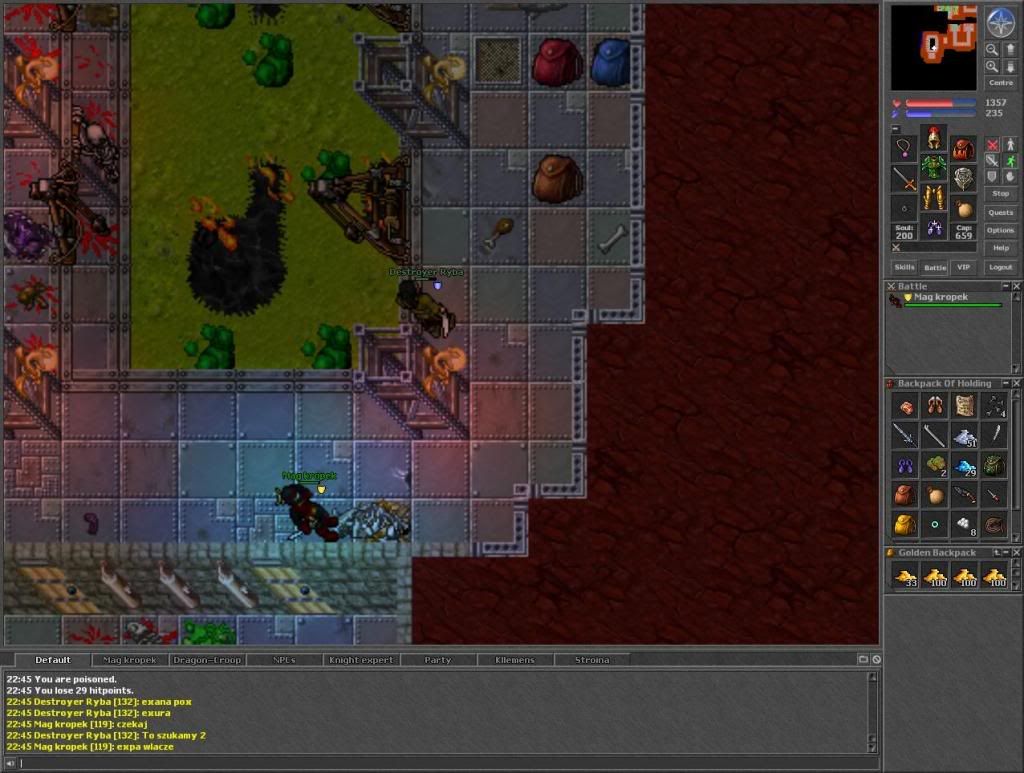Click the Logout button
Screen dimensions: 1024x773
pyautogui.click(x=1000, y=267)
